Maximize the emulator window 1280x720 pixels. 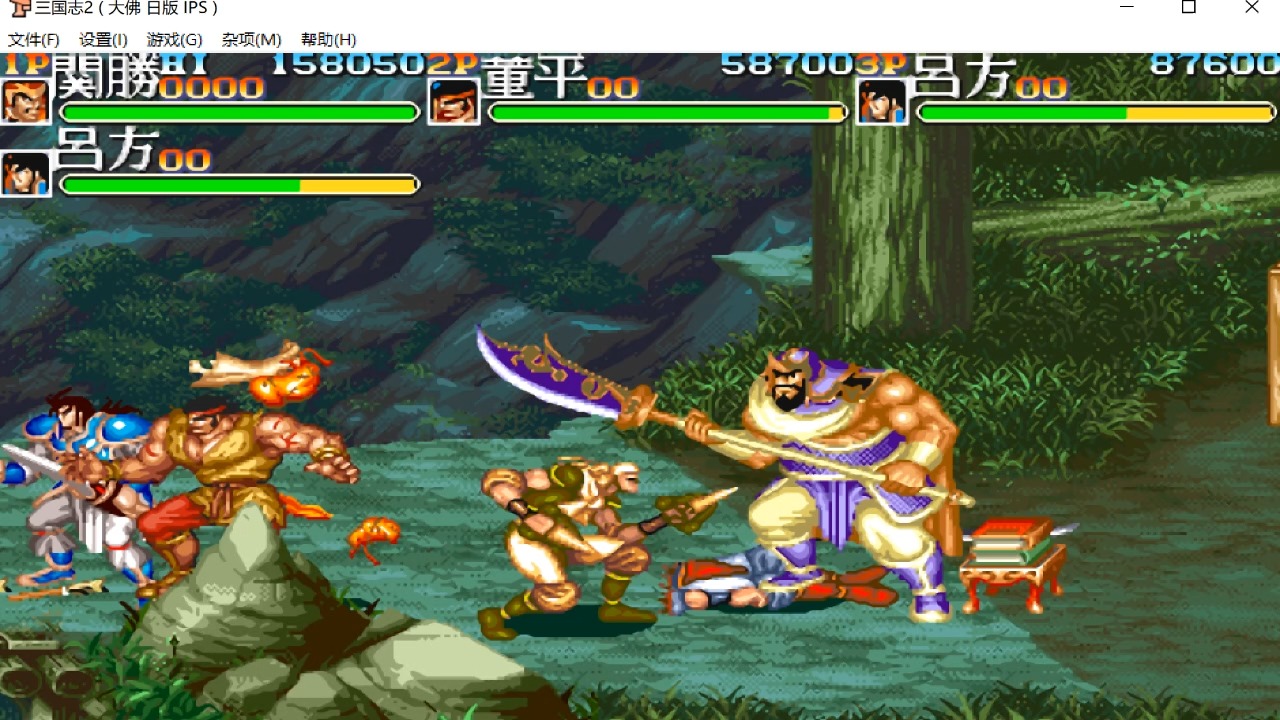click(x=1188, y=8)
